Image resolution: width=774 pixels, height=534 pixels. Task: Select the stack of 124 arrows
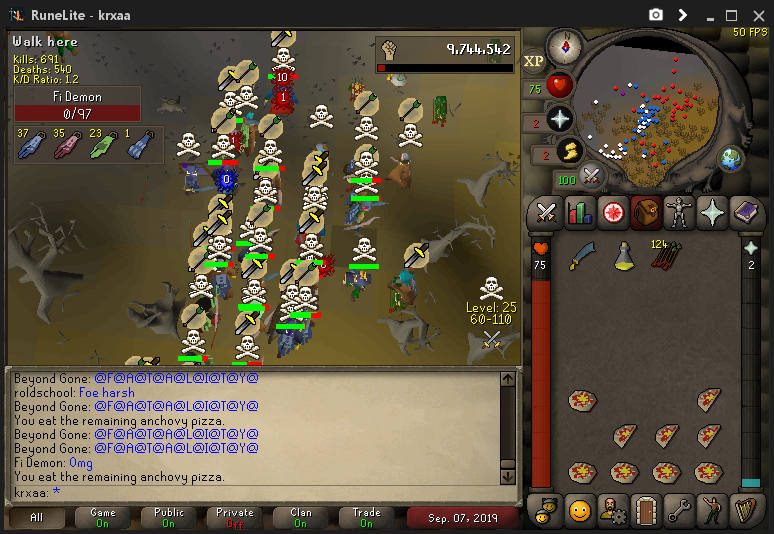666,257
